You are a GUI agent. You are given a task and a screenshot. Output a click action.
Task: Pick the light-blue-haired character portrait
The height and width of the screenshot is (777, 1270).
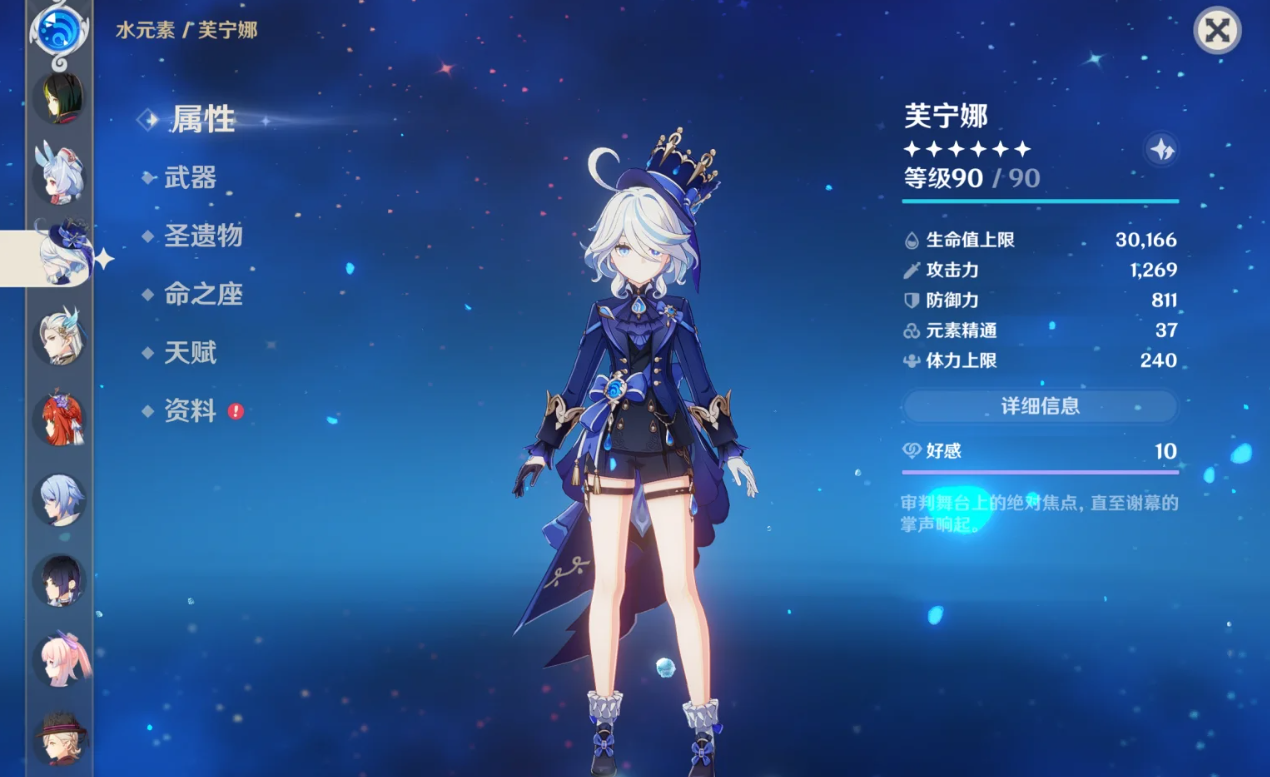click(x=60, y=498)
